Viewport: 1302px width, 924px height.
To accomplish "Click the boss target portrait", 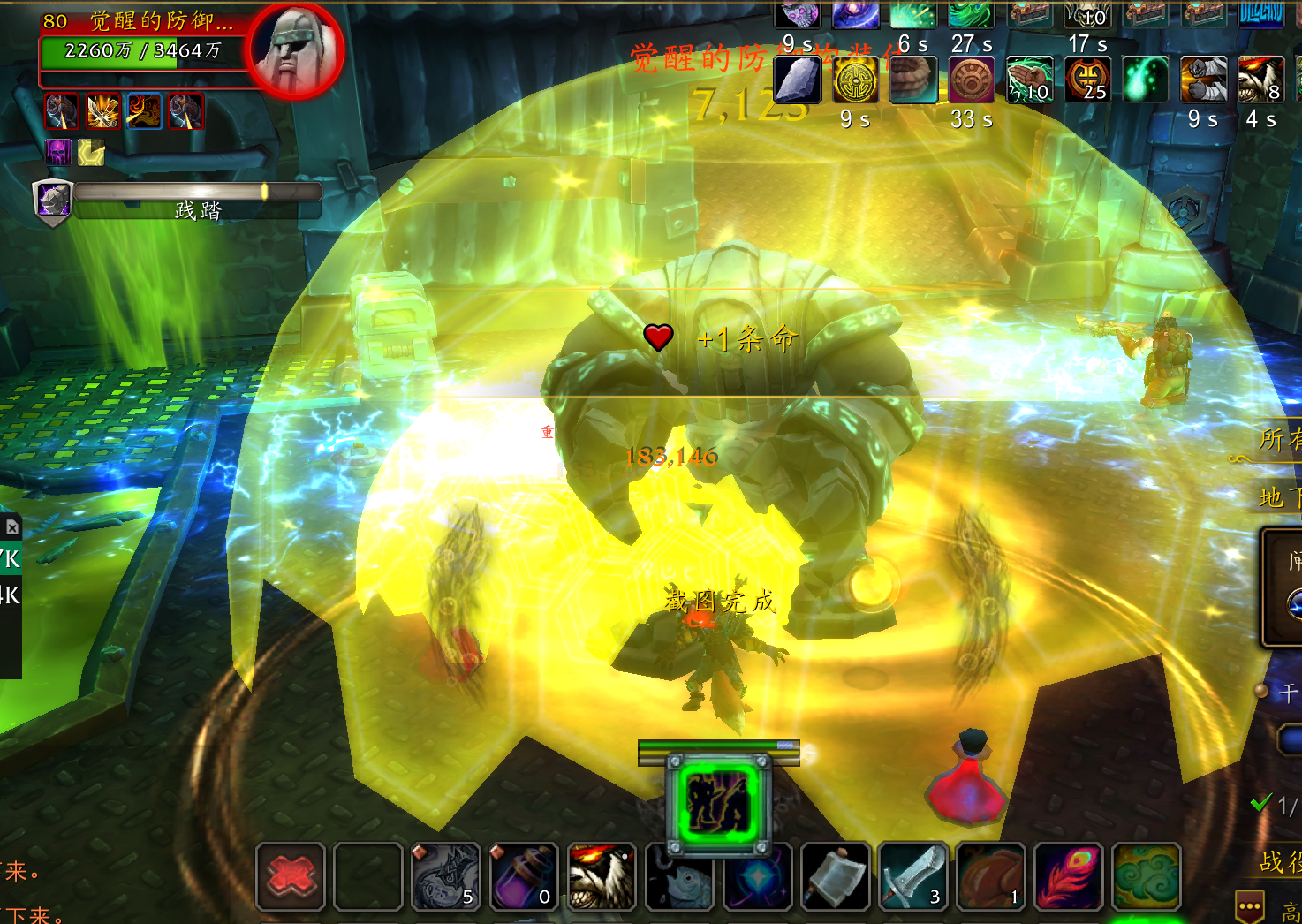I will tap(295, 49).
